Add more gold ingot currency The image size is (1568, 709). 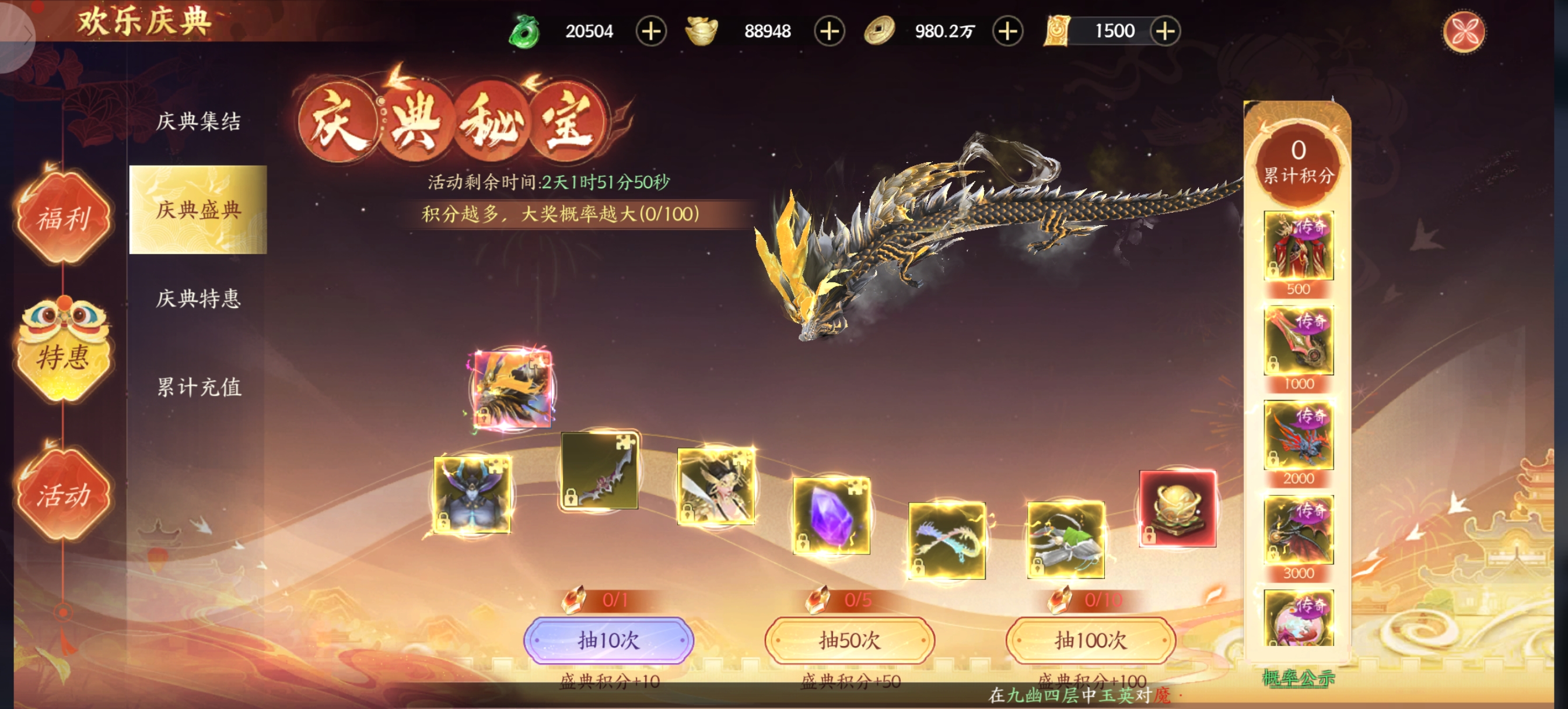click(x=829, y=31)
